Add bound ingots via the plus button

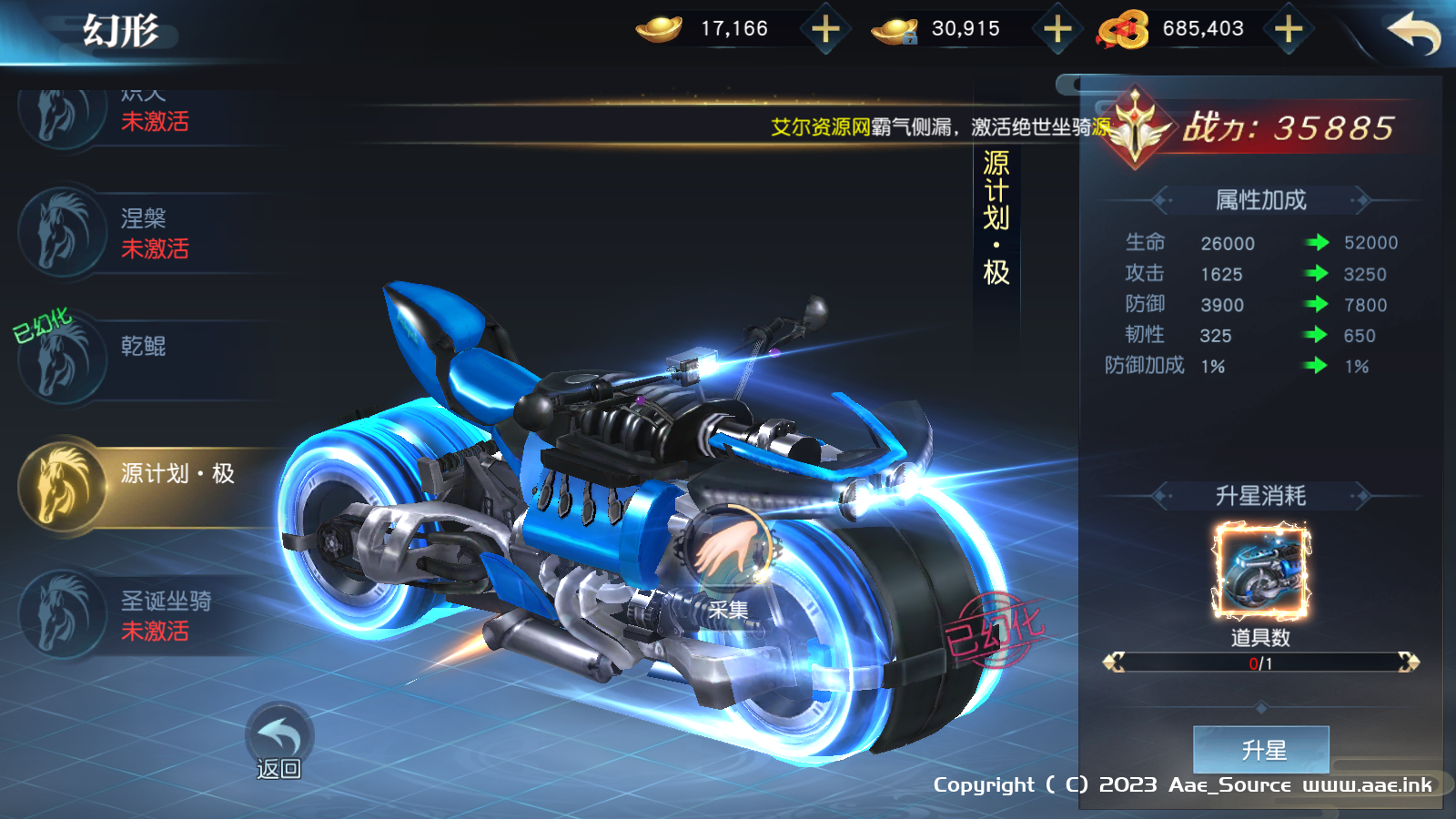(x=1057, y=29)
